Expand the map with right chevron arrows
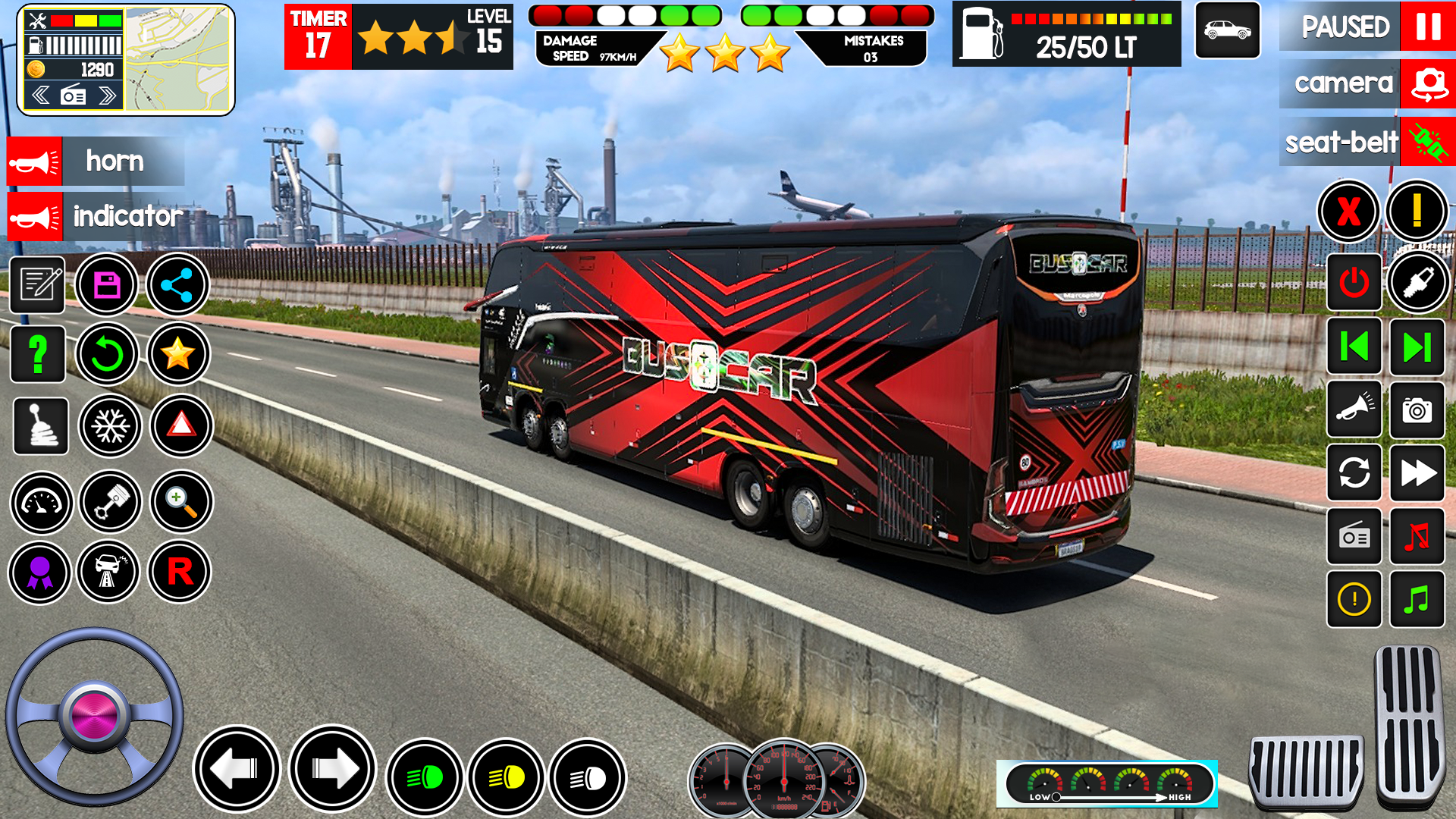This screenshot has height=819, width=1456. tap(106, 96)
